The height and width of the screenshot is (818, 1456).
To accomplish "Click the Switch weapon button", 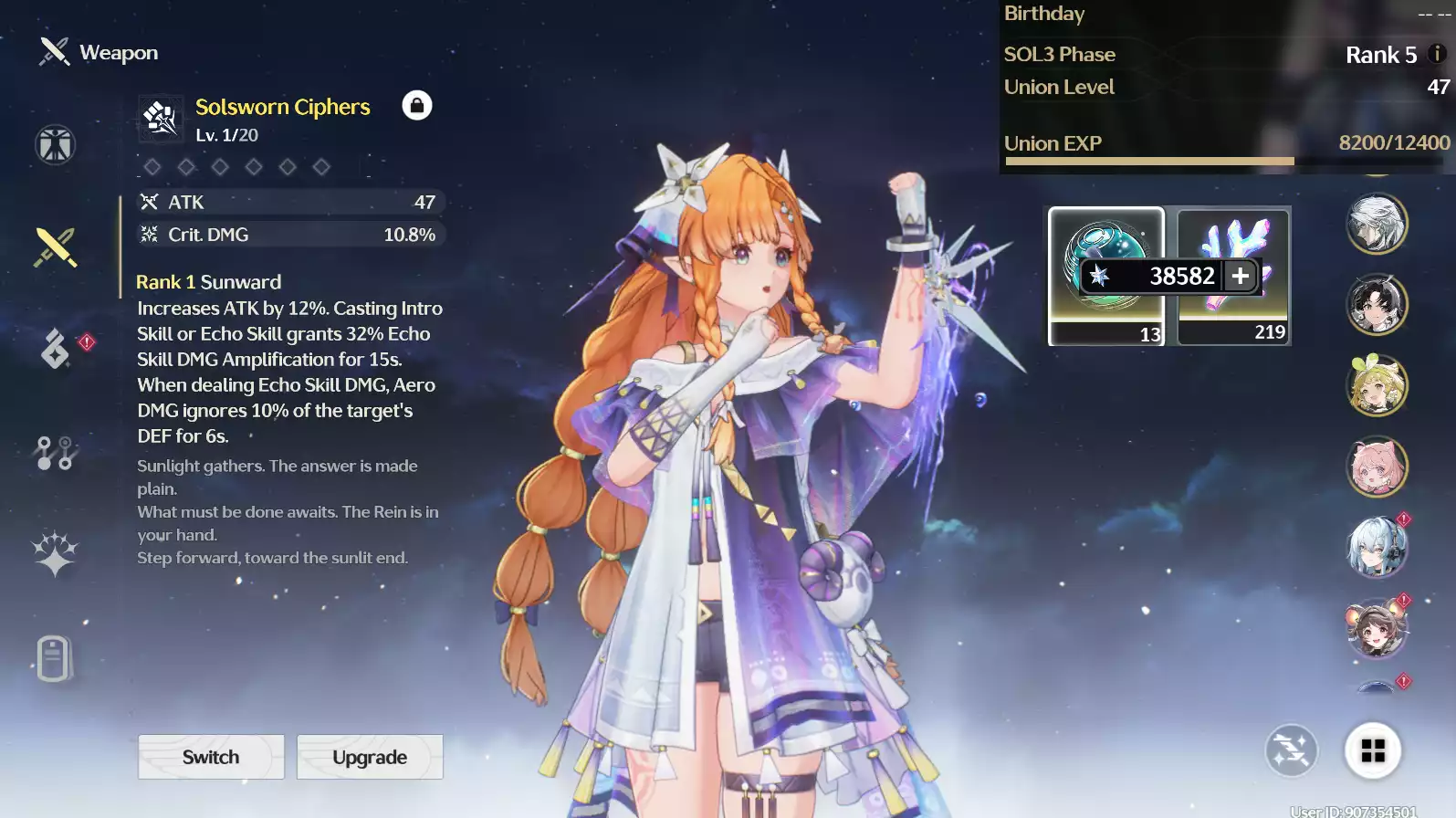I will [x=211, y=757].
